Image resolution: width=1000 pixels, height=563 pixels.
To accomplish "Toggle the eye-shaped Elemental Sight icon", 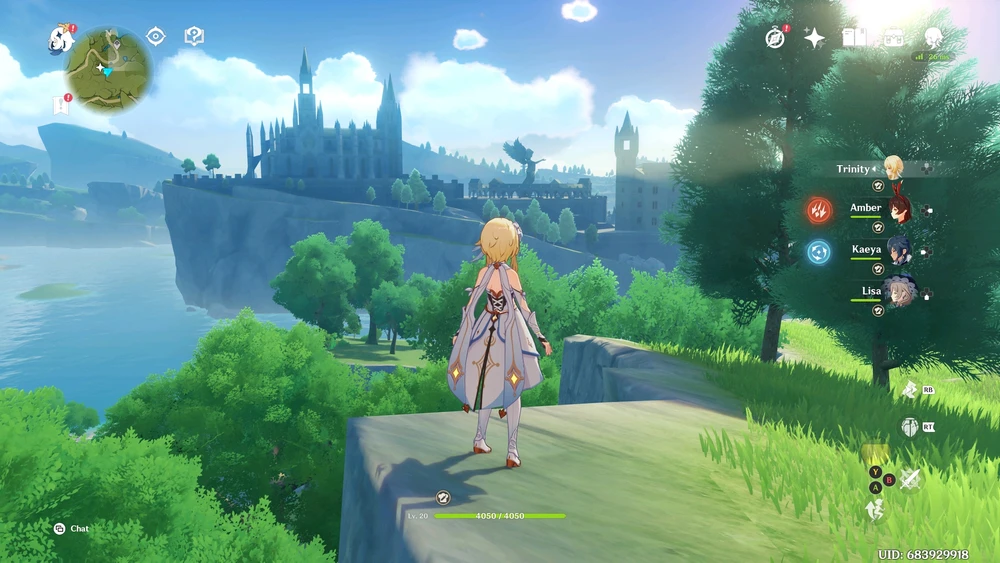I will click(155, 37).
